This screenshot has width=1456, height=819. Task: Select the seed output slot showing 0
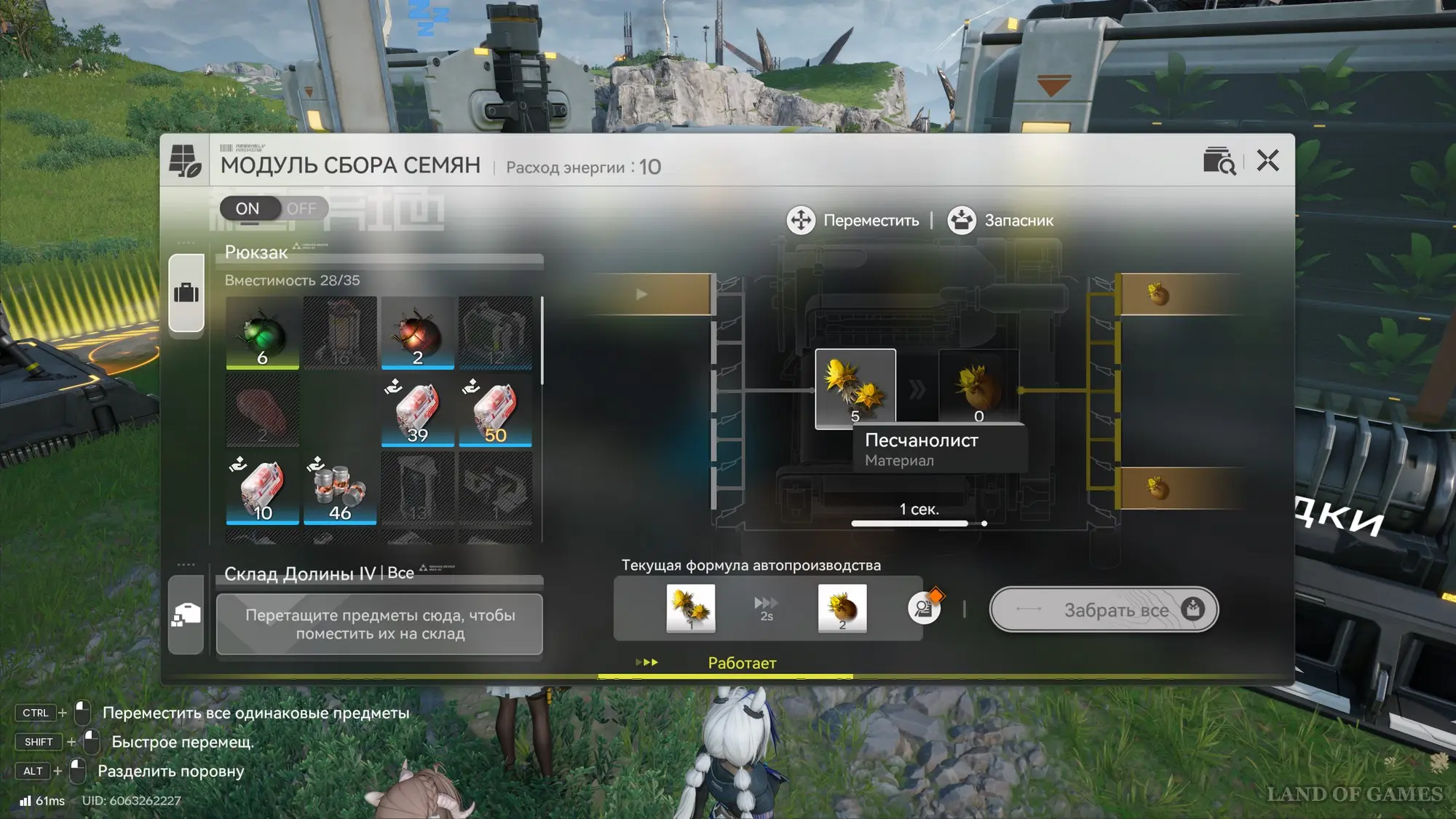coord(978,388)
